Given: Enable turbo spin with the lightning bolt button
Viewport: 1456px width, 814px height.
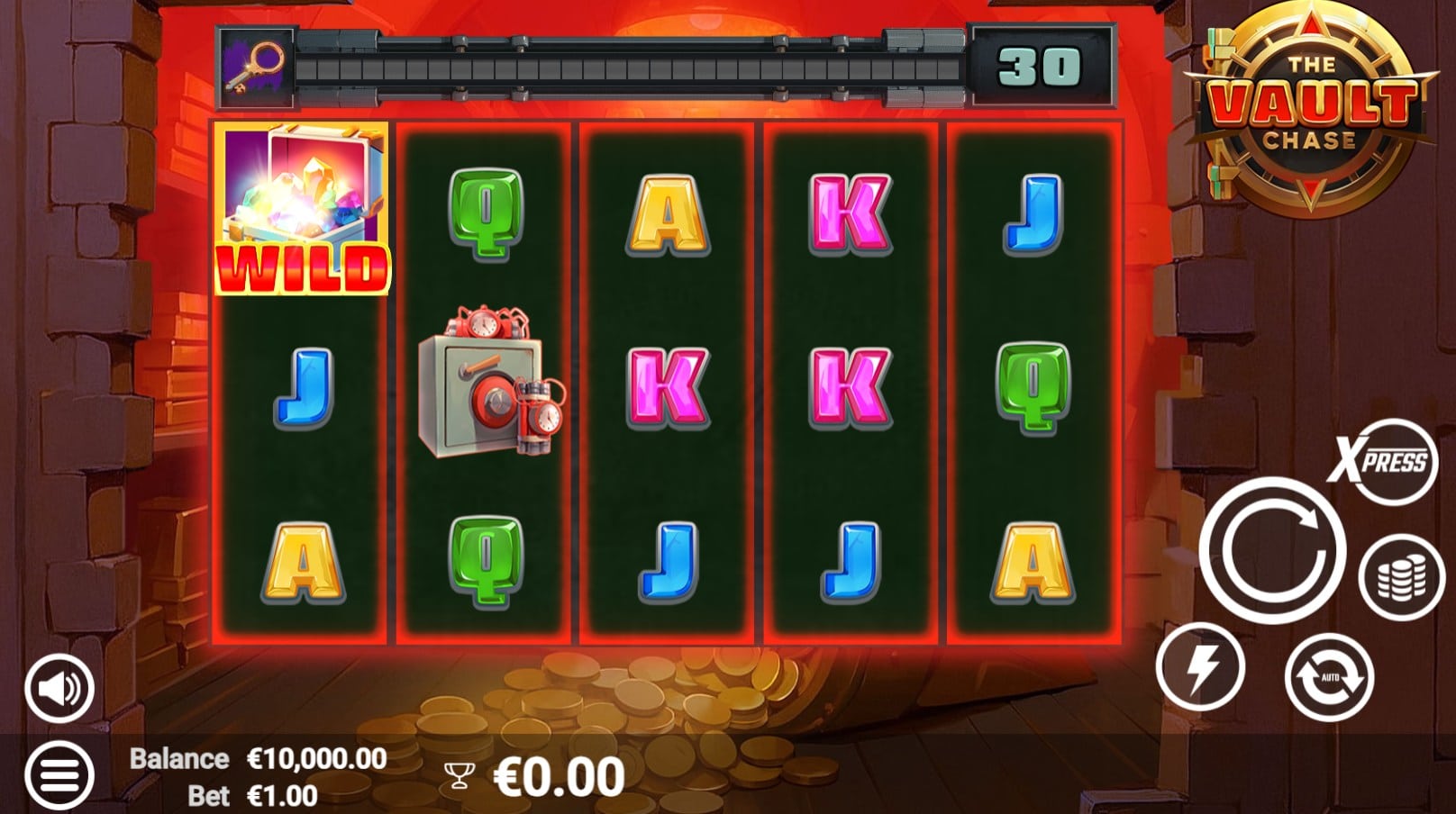Looking at the screenshot, I should pos(1200,667).
